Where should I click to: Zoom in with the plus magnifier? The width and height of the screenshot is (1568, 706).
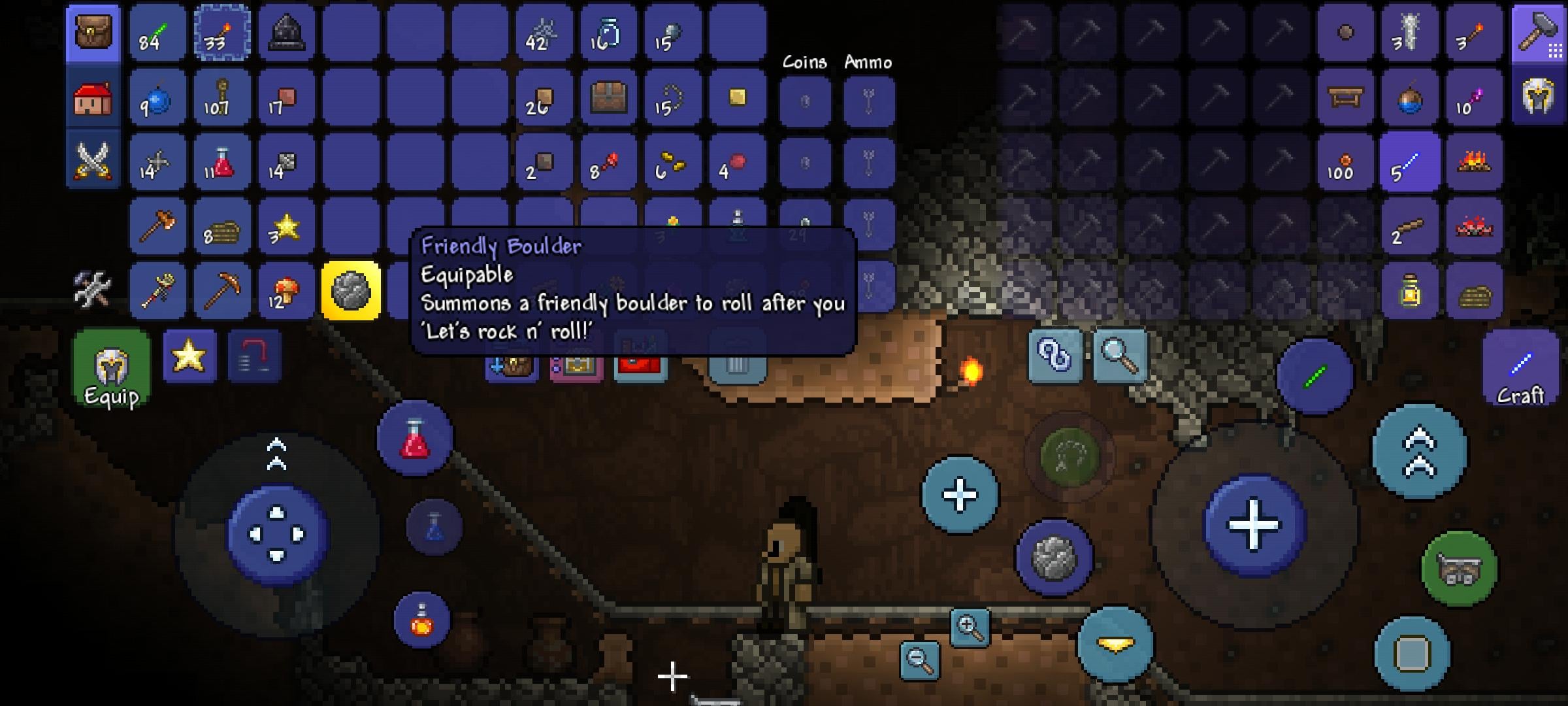[x=970, y=628]
